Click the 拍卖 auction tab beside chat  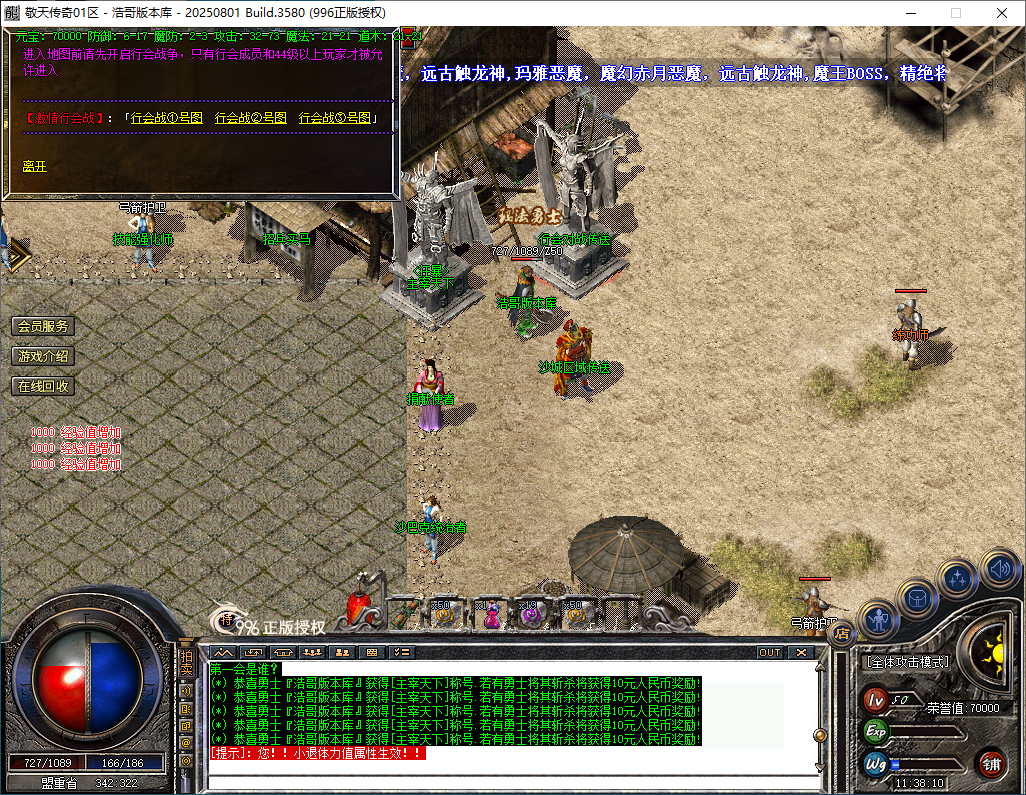(186, 665)
